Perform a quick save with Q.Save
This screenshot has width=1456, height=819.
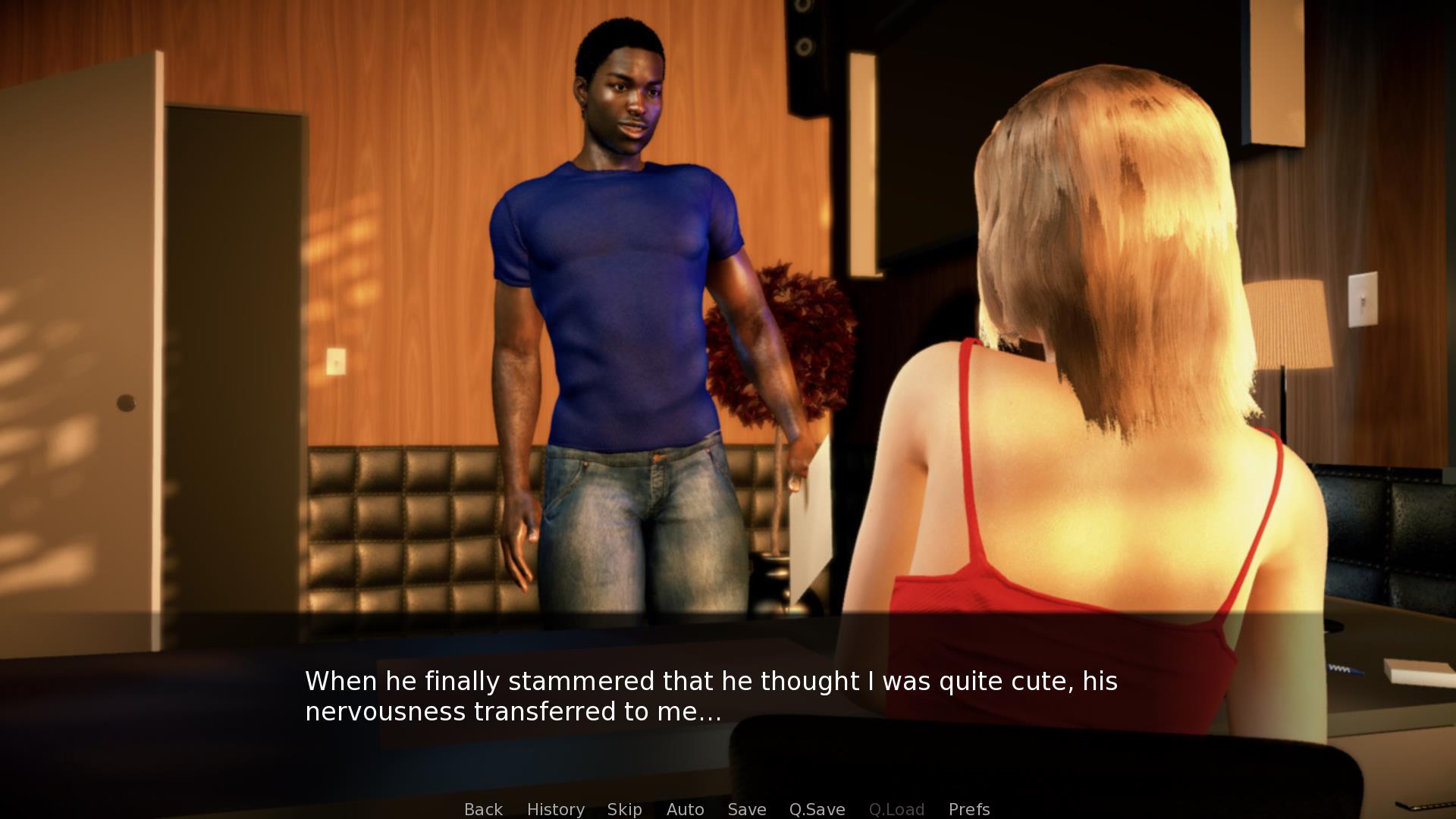click(x=816, y=809)
